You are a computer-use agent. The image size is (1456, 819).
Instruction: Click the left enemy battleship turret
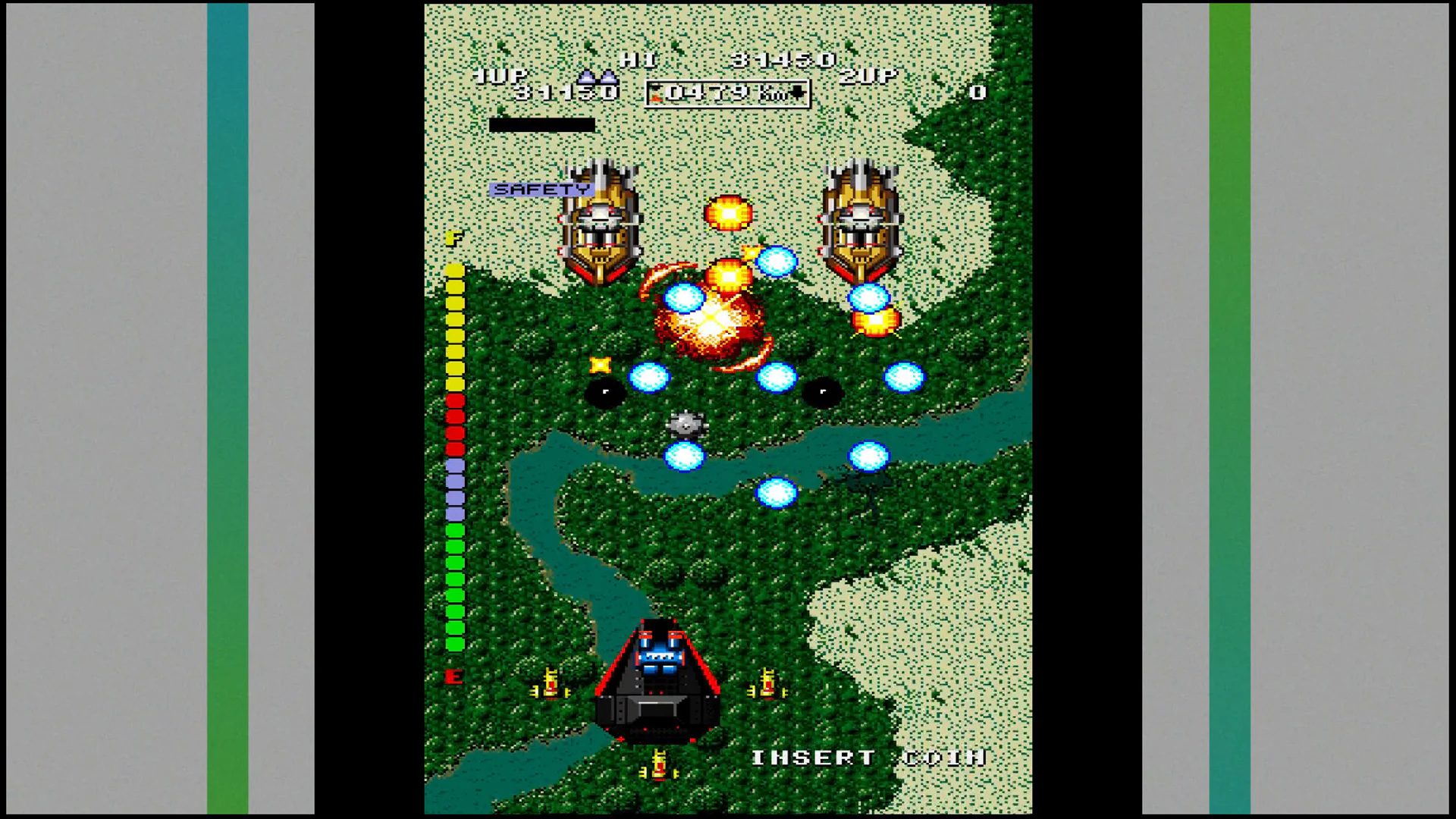tap(603, 220)
